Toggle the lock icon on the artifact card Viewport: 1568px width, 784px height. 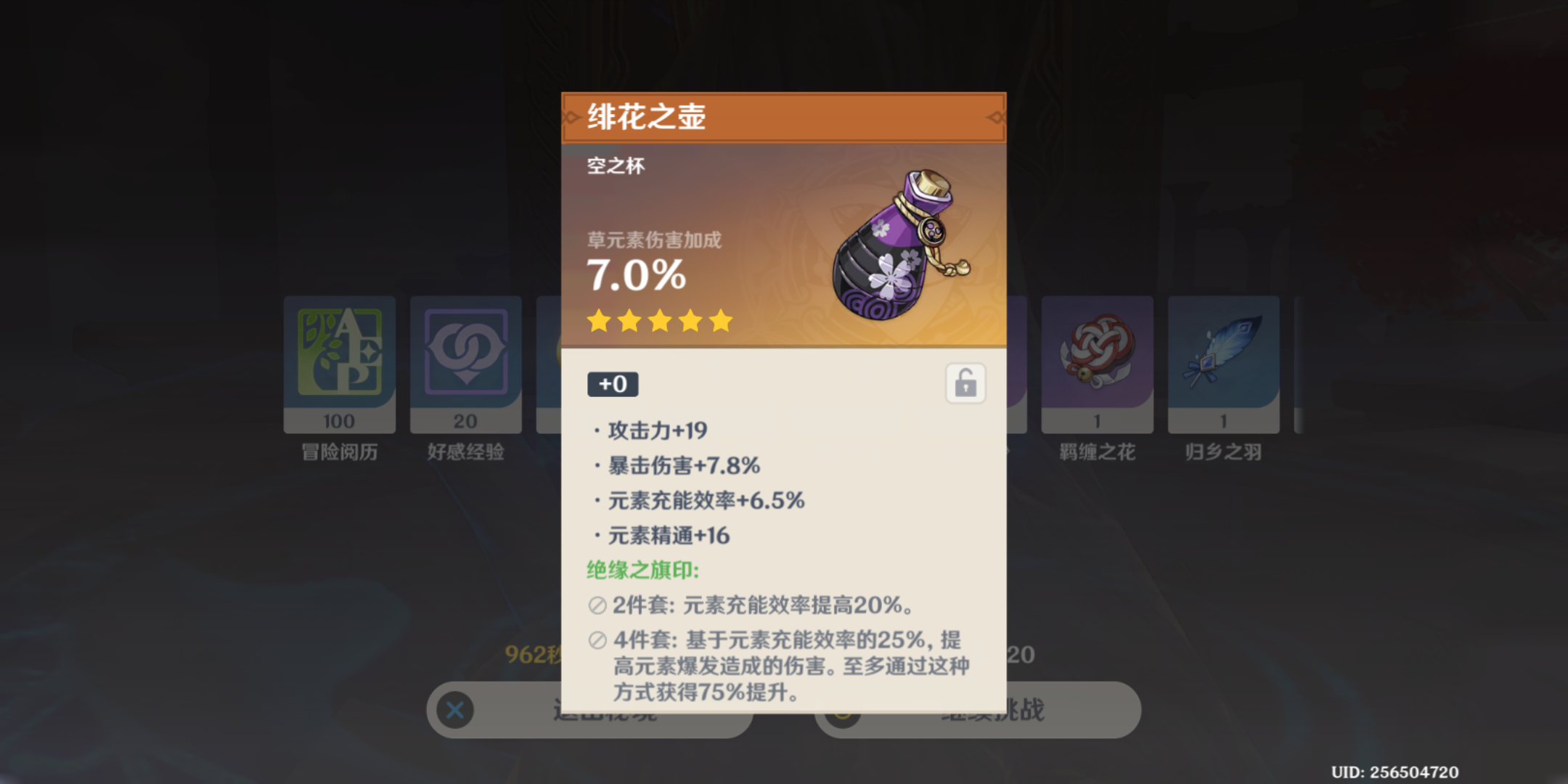pos(965,384)
